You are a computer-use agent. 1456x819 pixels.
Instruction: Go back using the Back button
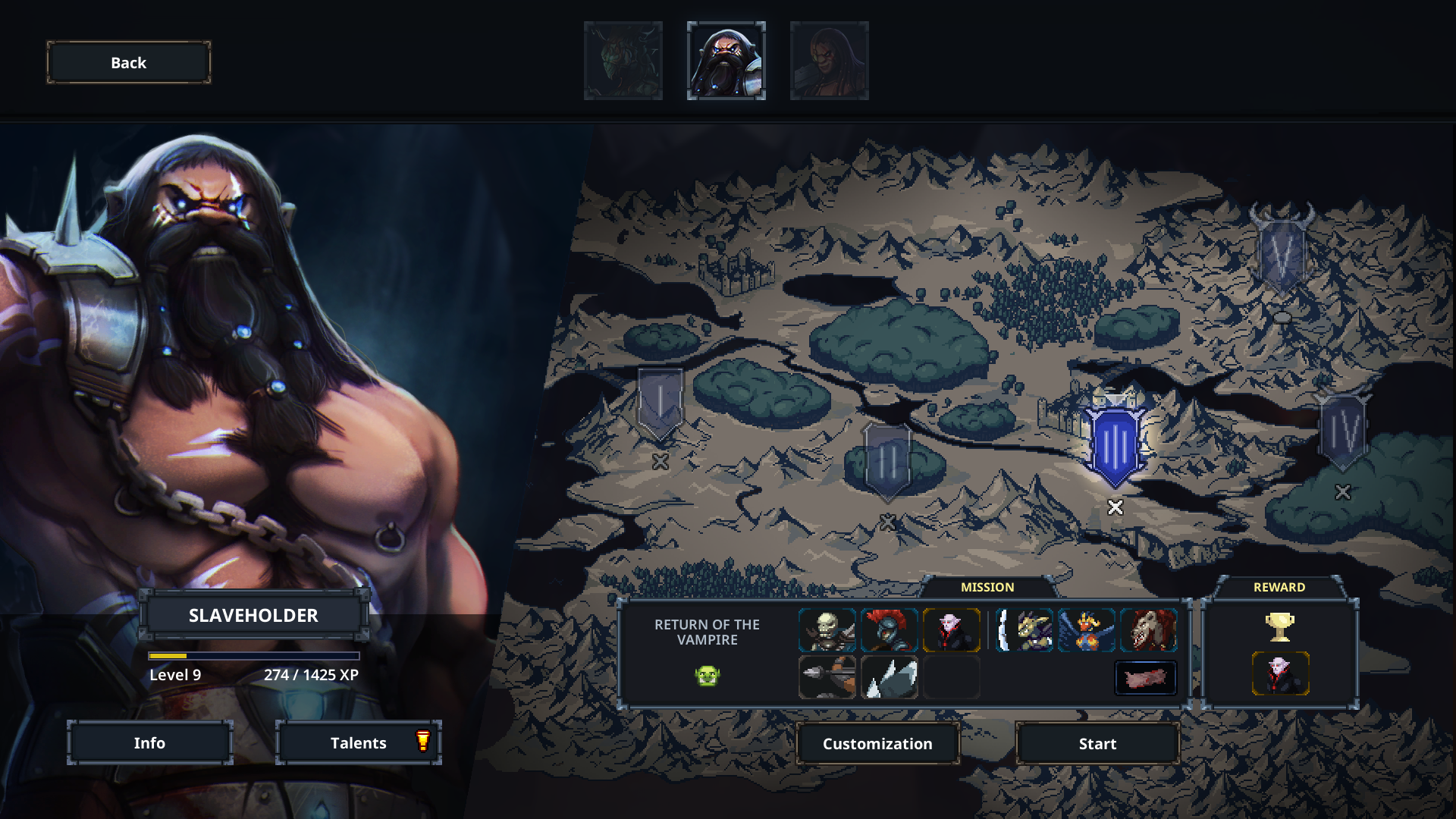(129, 62)
